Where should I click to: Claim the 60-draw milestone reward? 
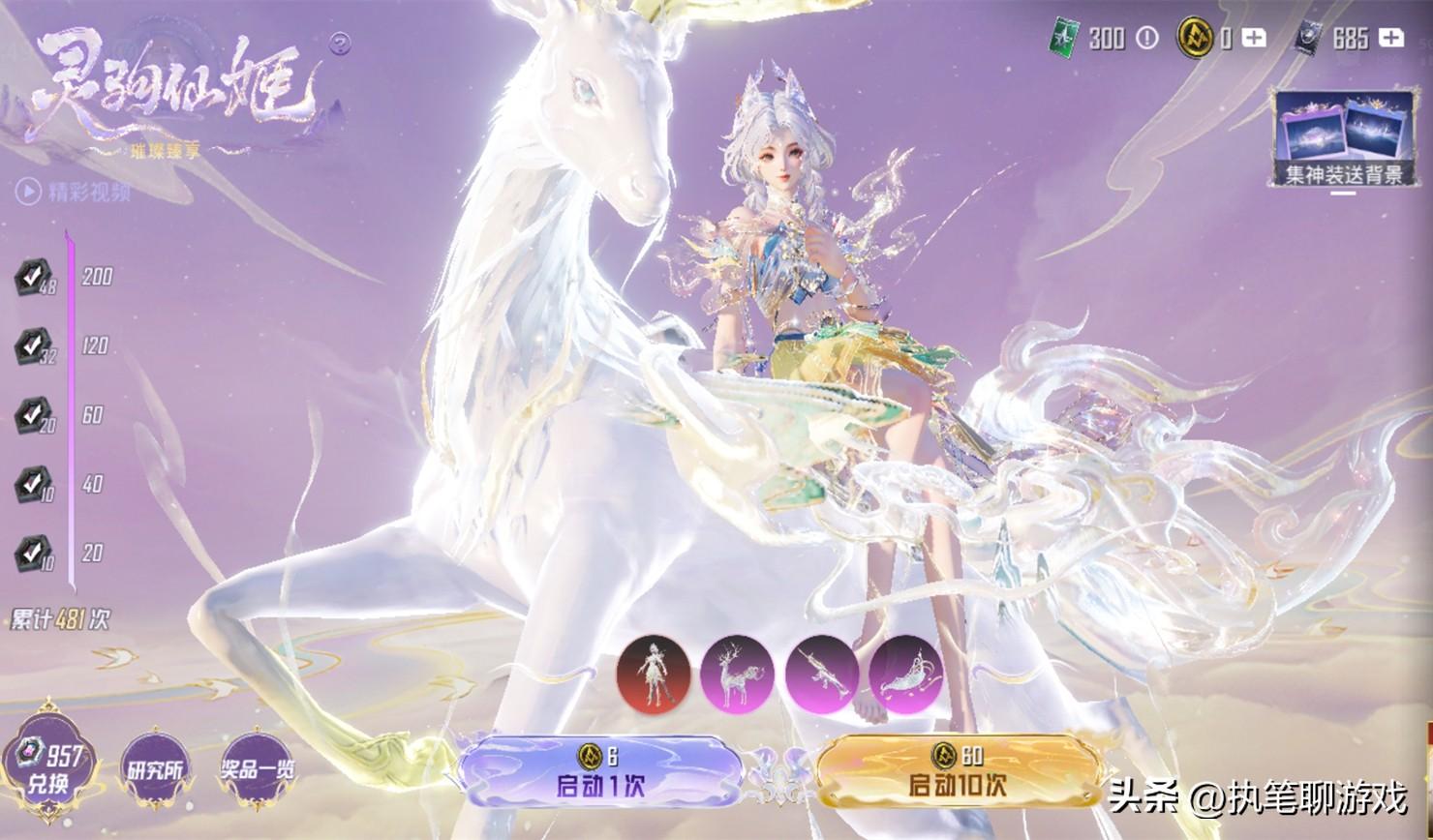[34, 416]
